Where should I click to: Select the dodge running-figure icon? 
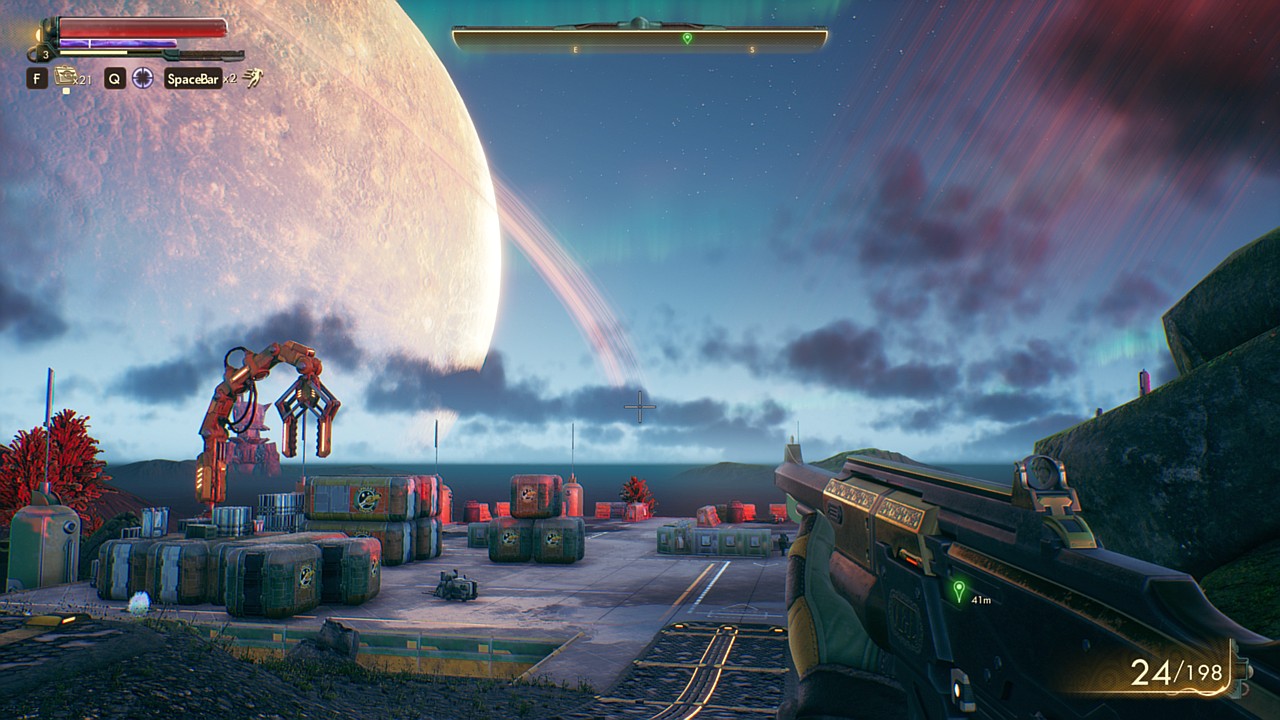[254, 78]
